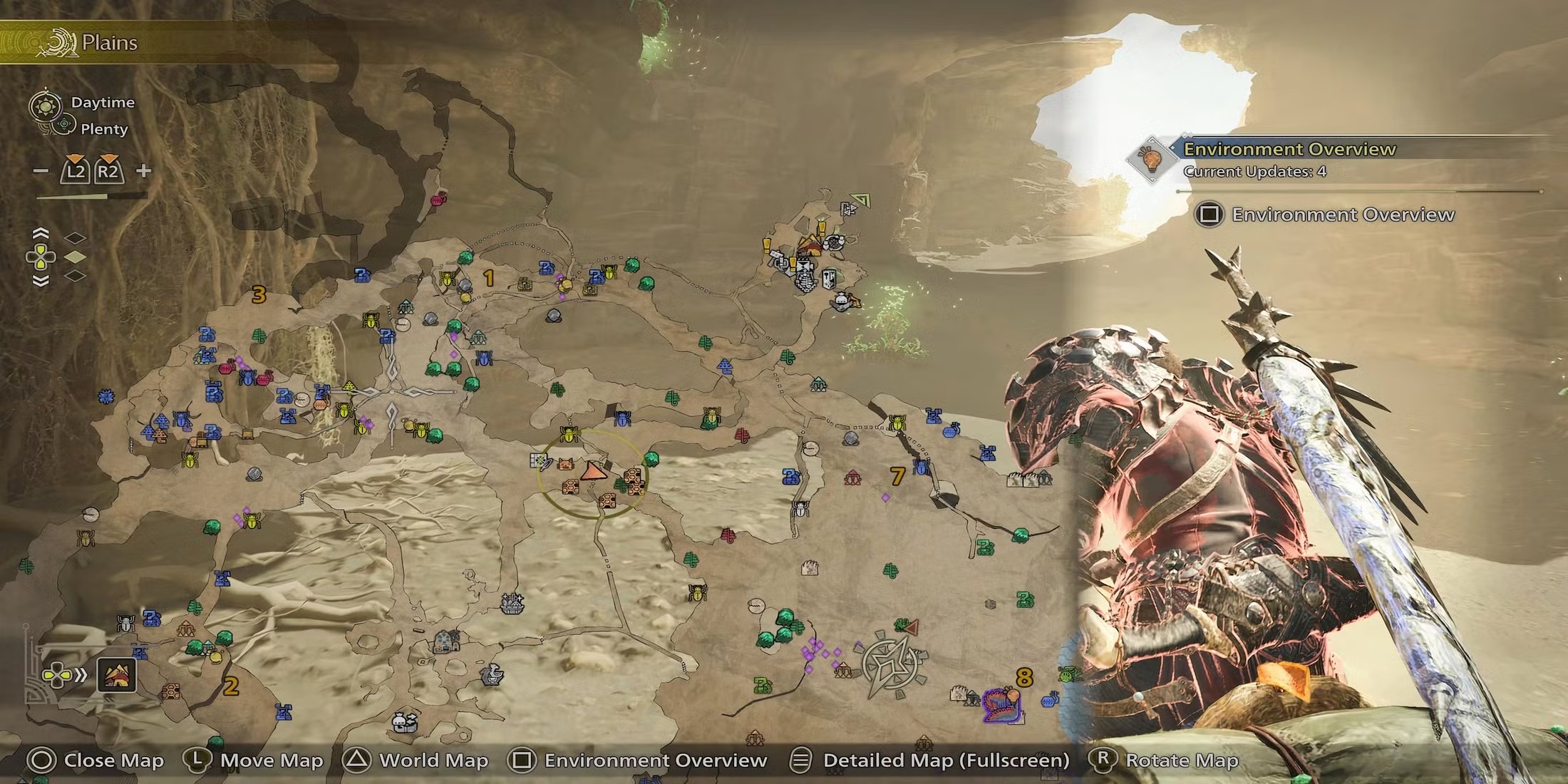
Task: Zoom in with the plus sign
Action: tap(144, 170)
